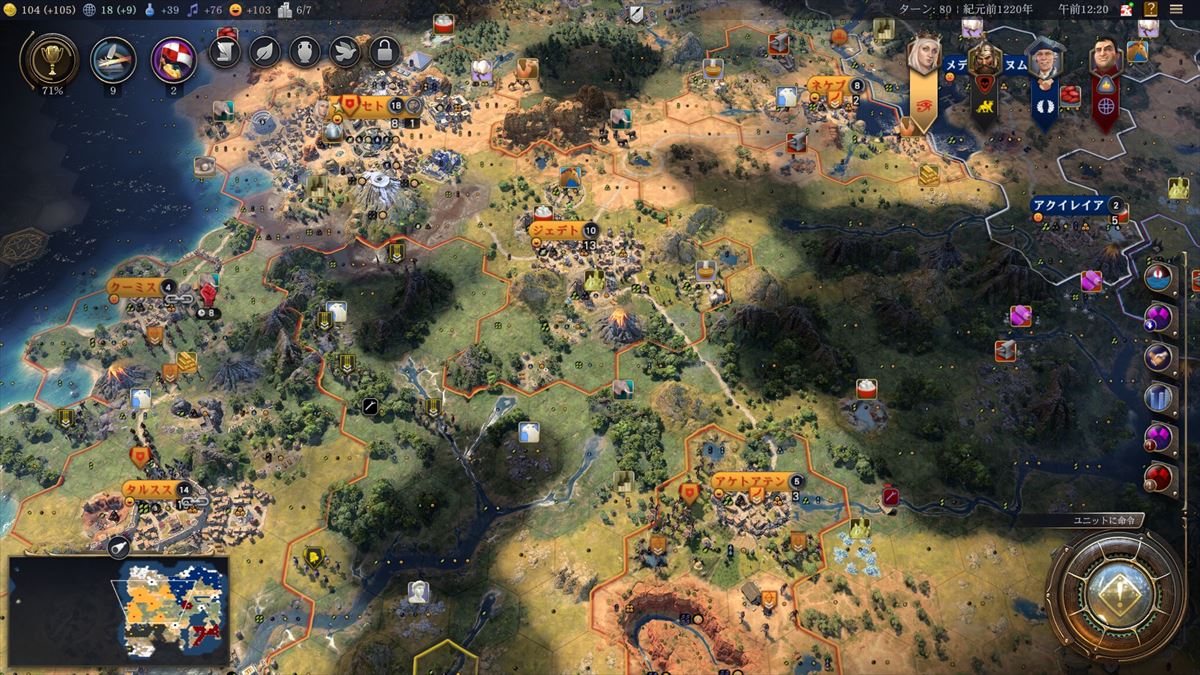The image size is (1200, 675).
Task: Select the crowned queen leader portrait
Action: pos(922,58)
